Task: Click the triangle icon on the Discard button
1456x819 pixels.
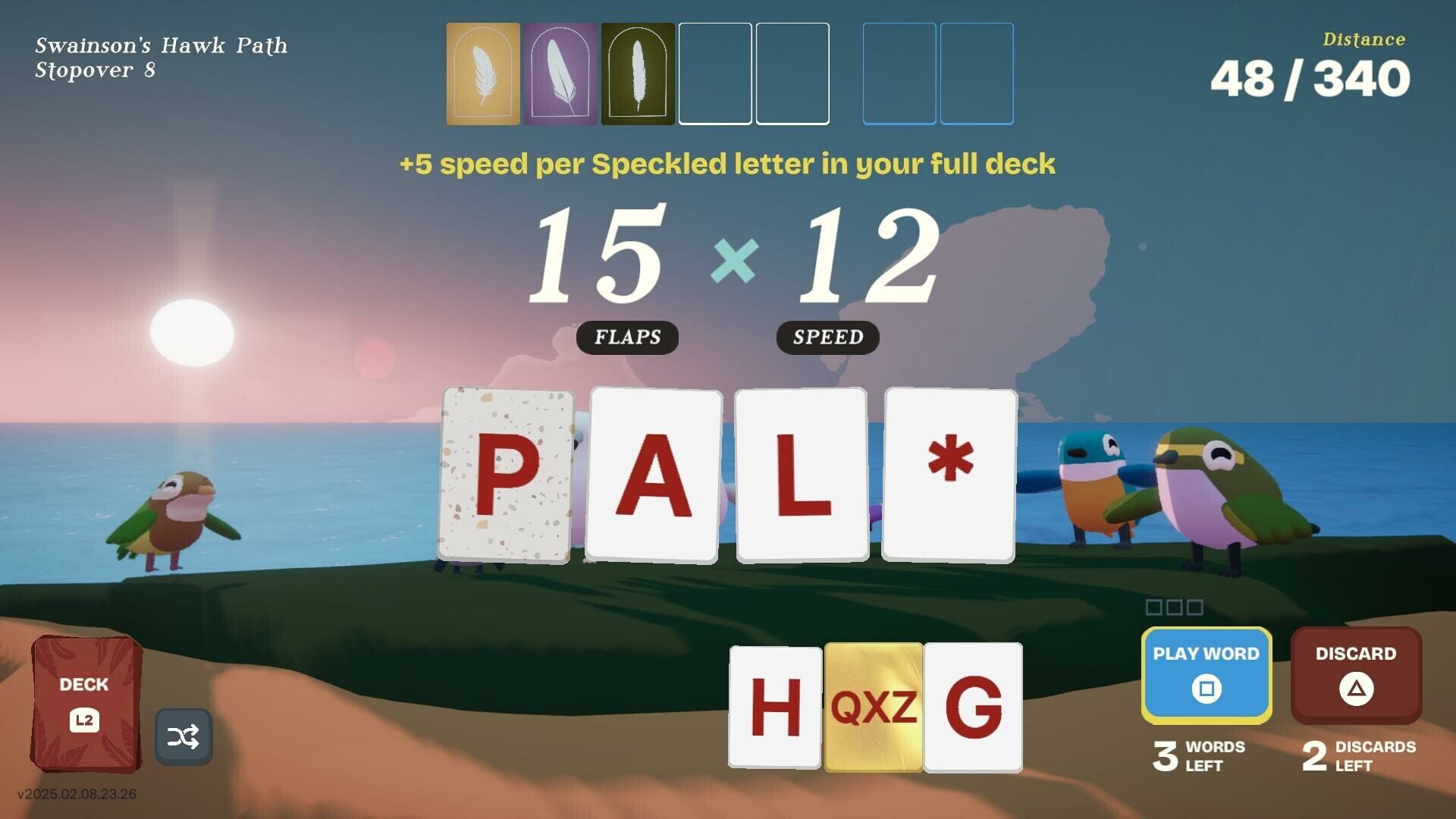Action: [1355, 687]
